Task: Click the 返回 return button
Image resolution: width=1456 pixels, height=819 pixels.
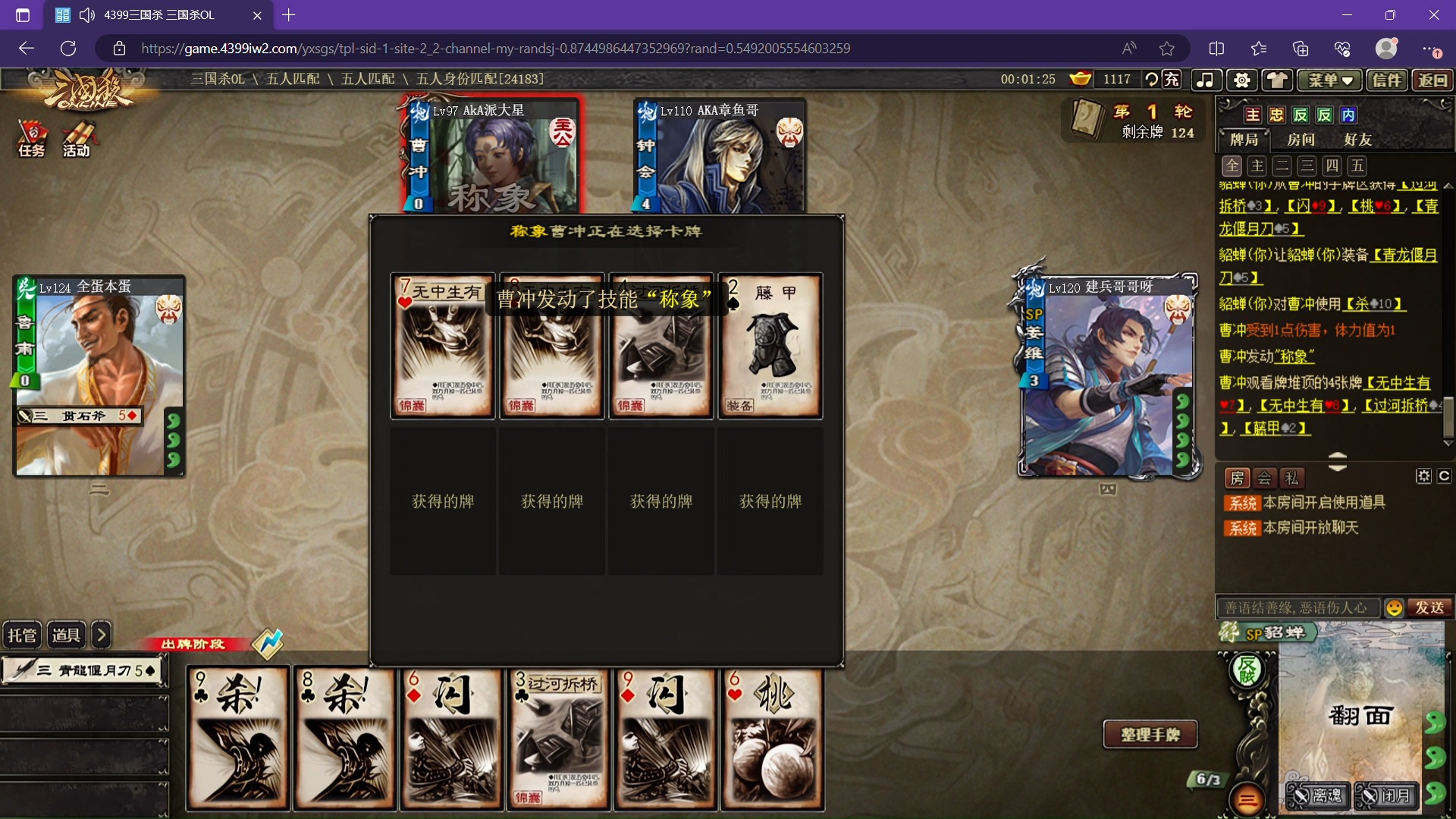Action: pos(1432,80)
